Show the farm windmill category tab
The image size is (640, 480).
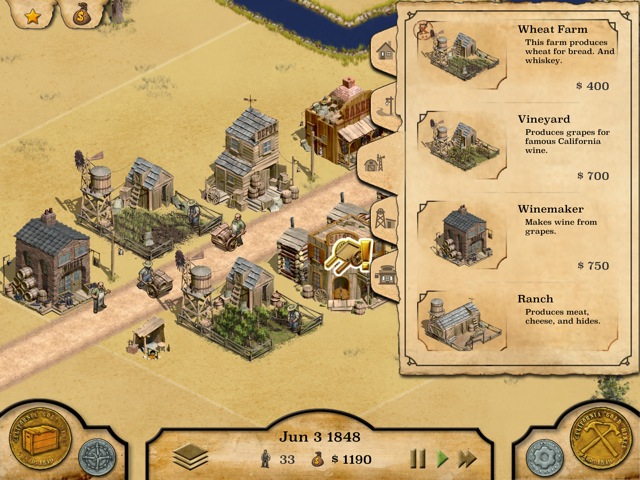(x=383, y=161)
